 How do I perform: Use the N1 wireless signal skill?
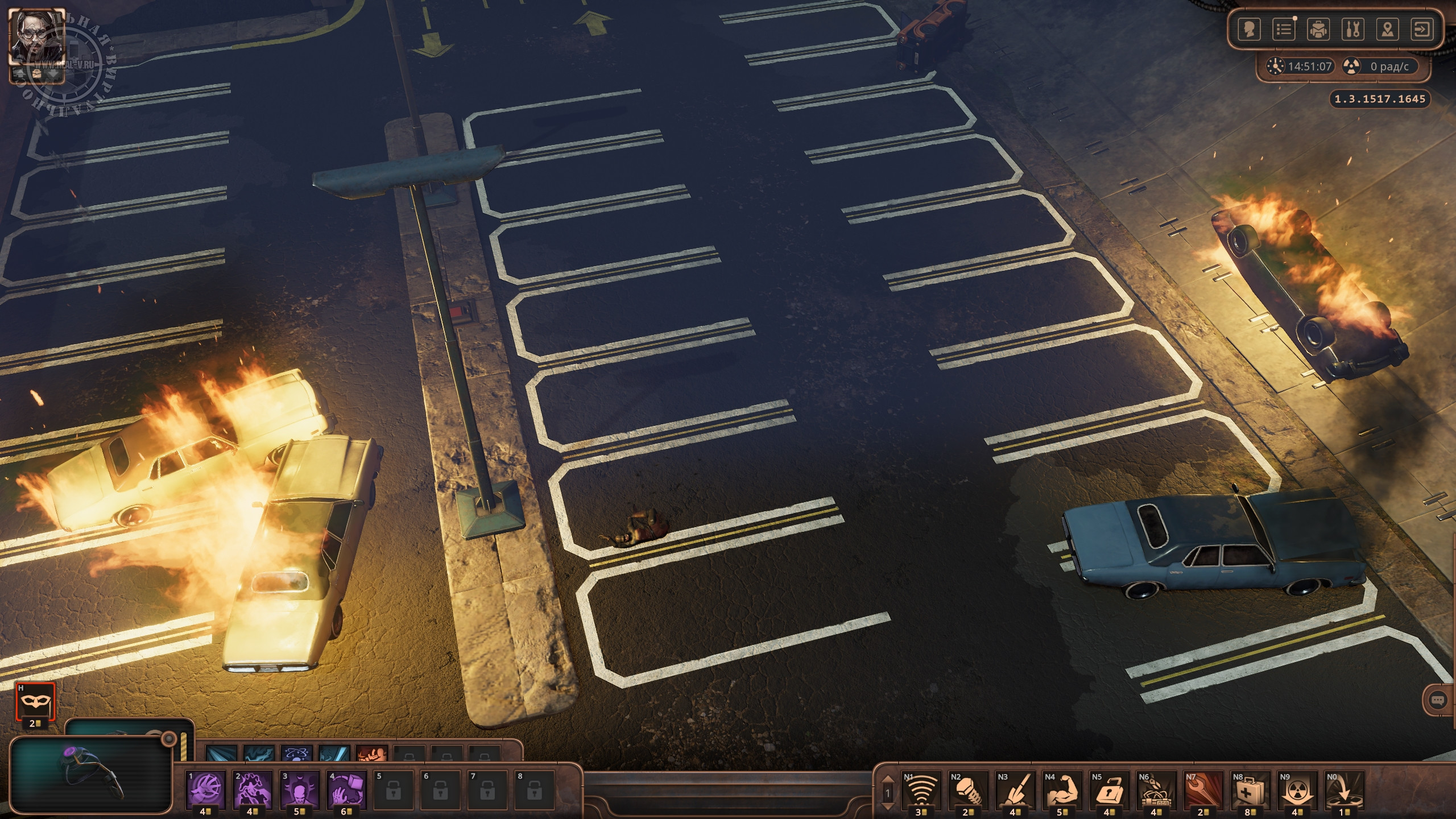coord(921,789)
